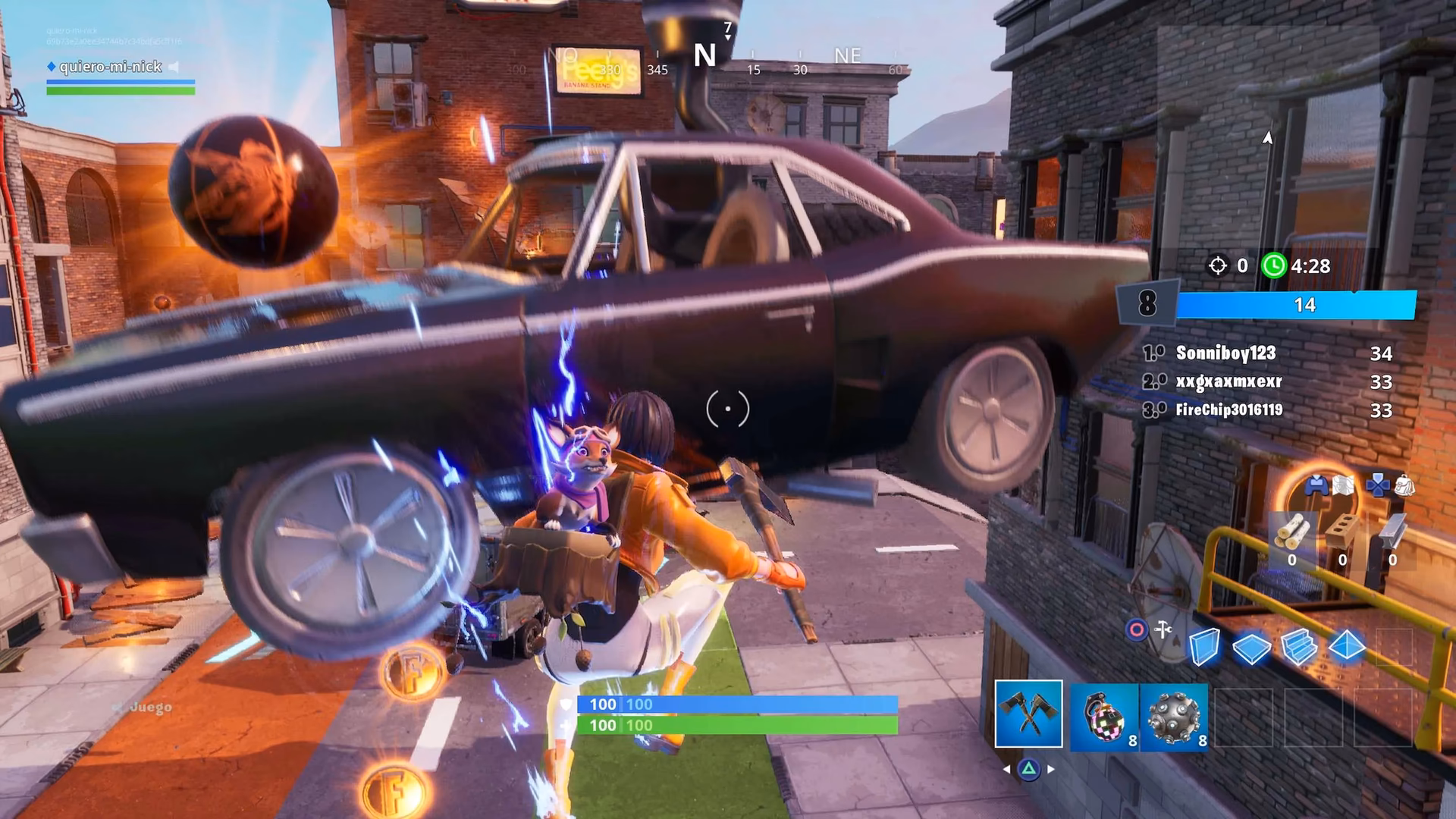Choose the wall building piece
Viewport: 1456px width, 819px height.
click(x=1203, y=648)
